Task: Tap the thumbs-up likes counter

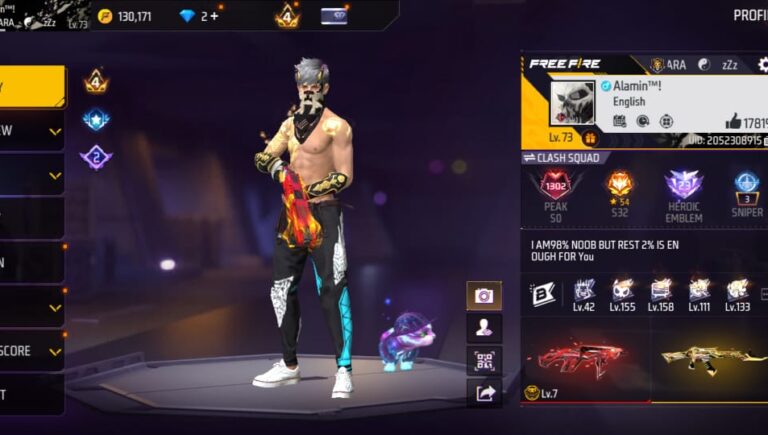Action: click(746, 122)
